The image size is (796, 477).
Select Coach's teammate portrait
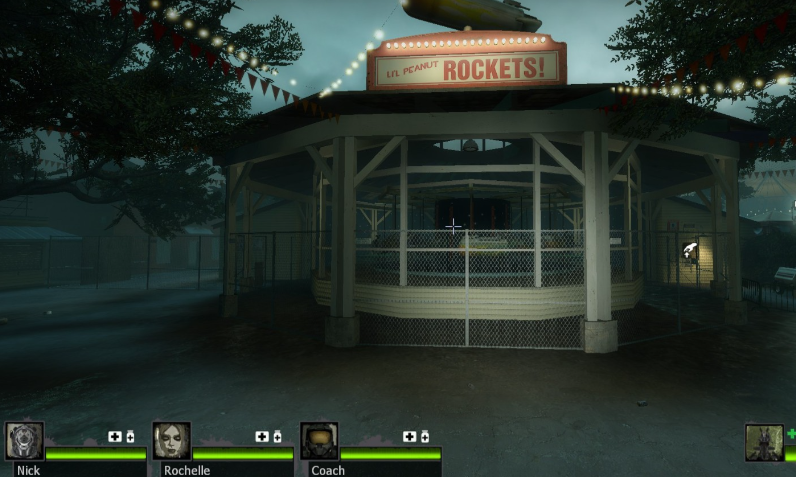tap(319, 441)
